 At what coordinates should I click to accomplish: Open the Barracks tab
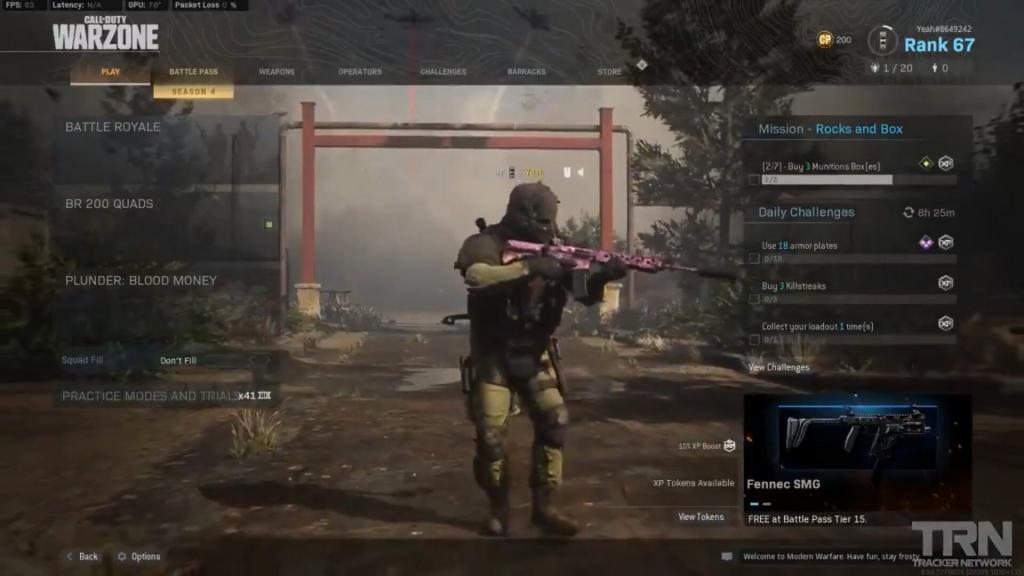point(526,72)
